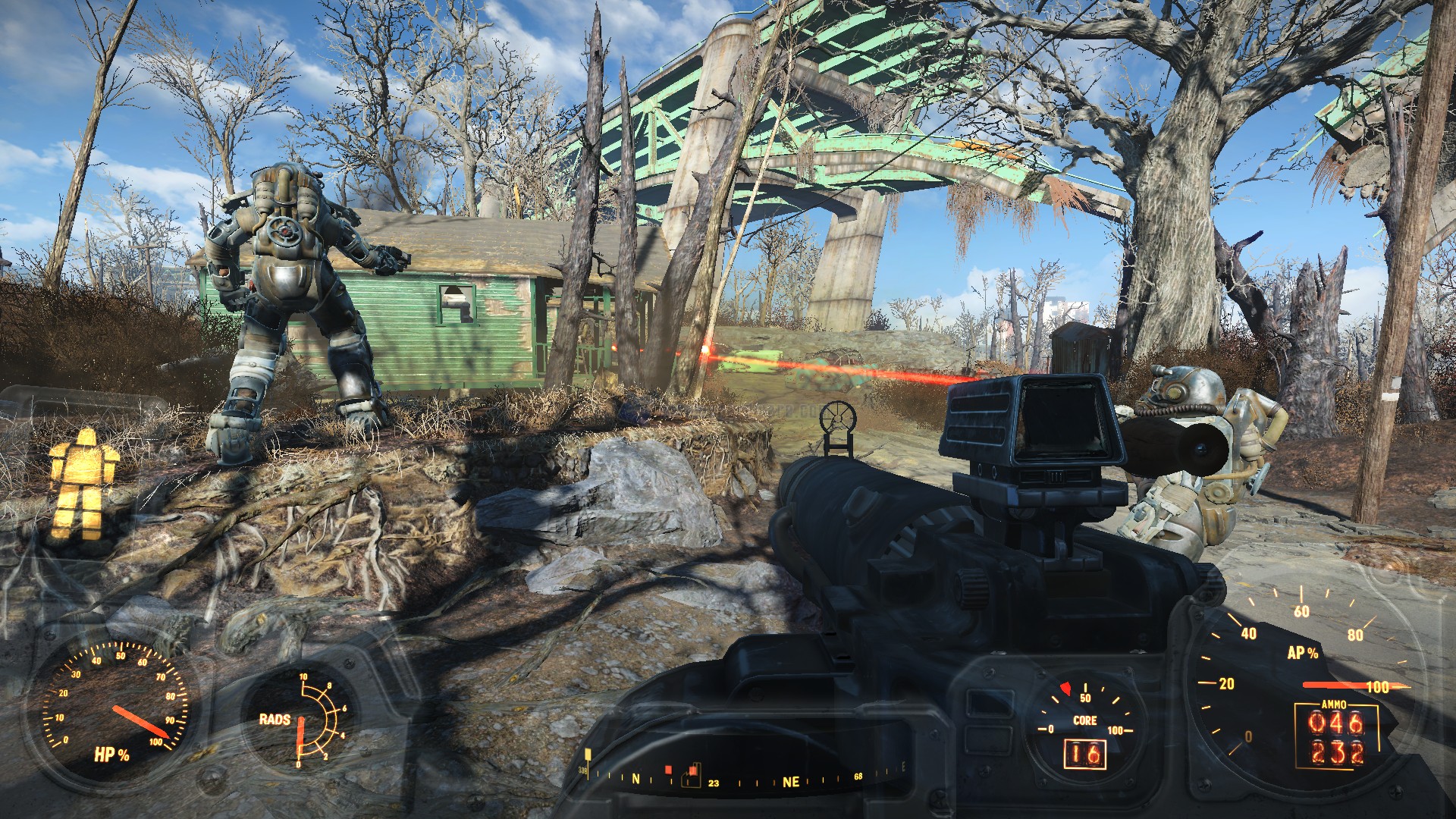
Task: Select the compass strip showing N and NE
Action: coord(743,778)
